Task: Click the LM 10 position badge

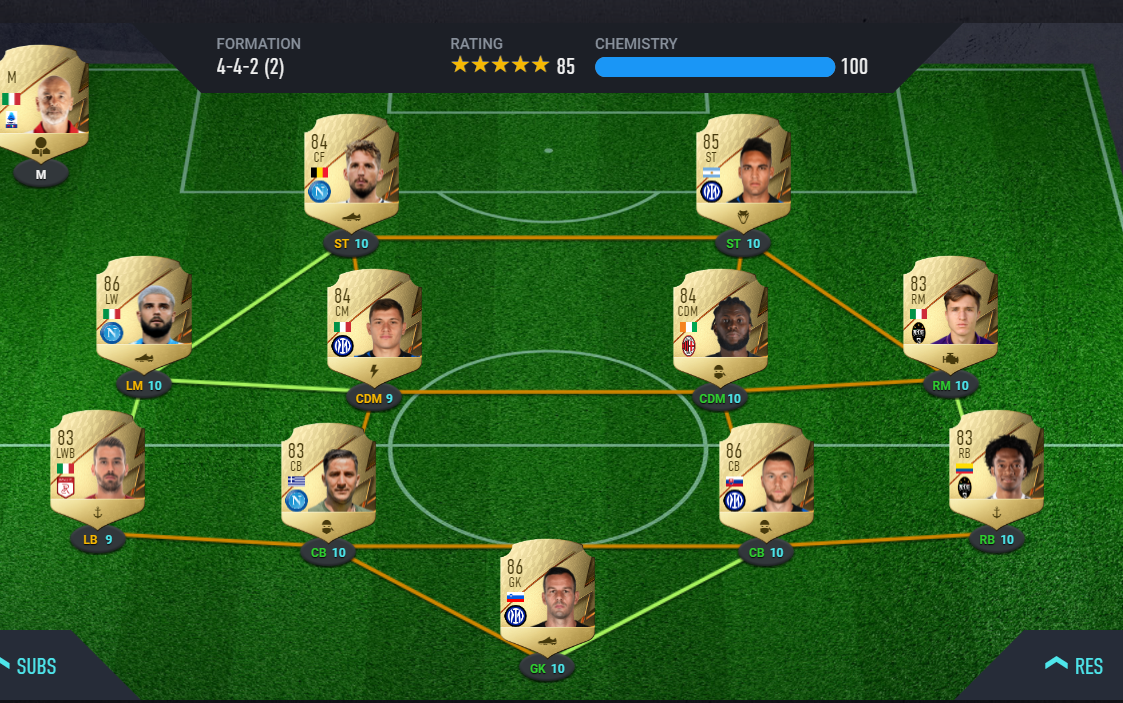Action: tap(143, 385)
